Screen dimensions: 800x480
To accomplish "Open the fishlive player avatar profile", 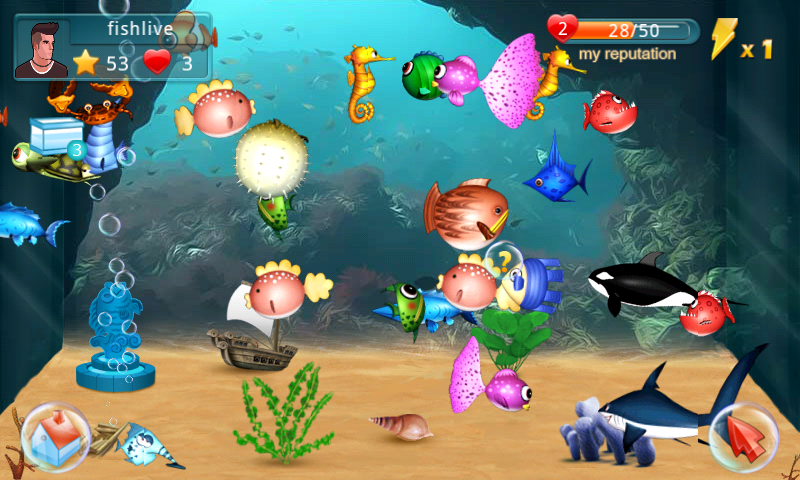I will point(41,48).
